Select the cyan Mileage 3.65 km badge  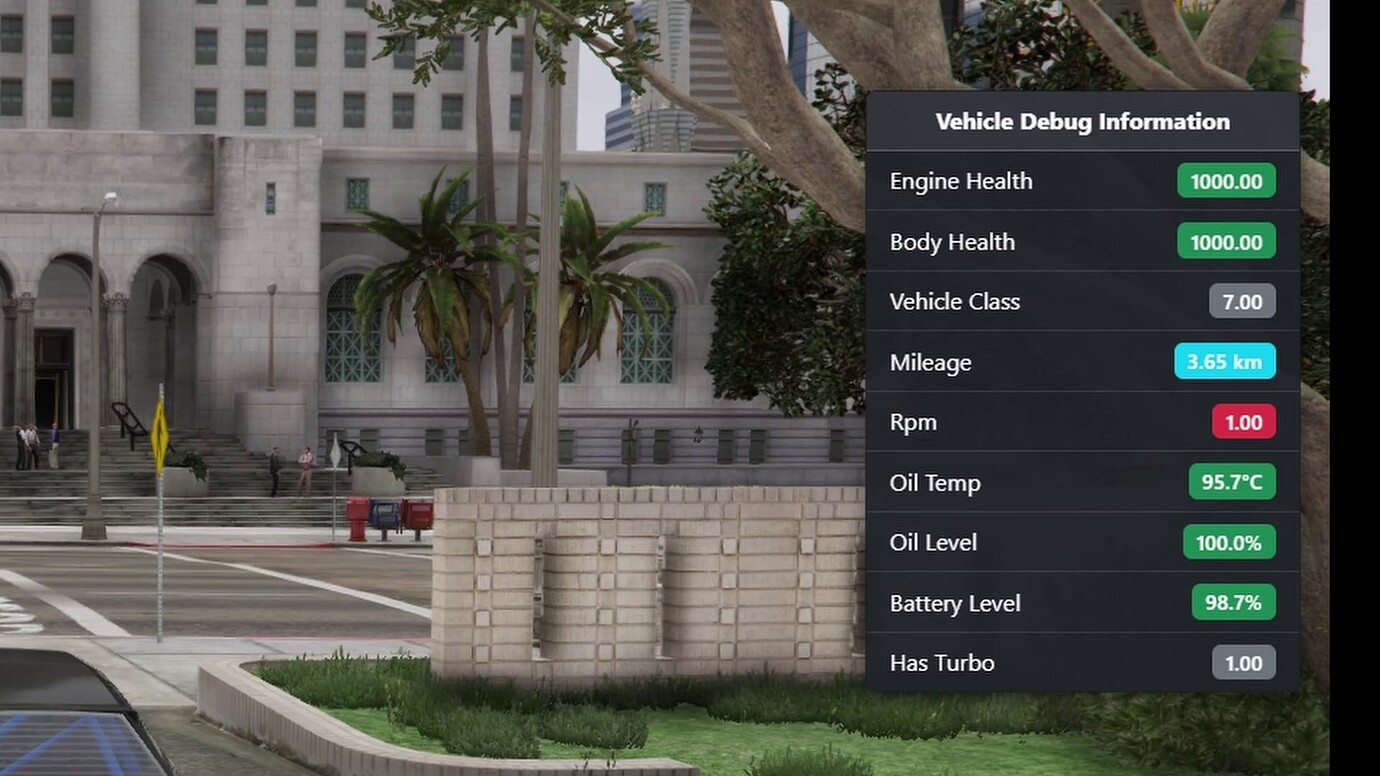tap(1225, 362)
